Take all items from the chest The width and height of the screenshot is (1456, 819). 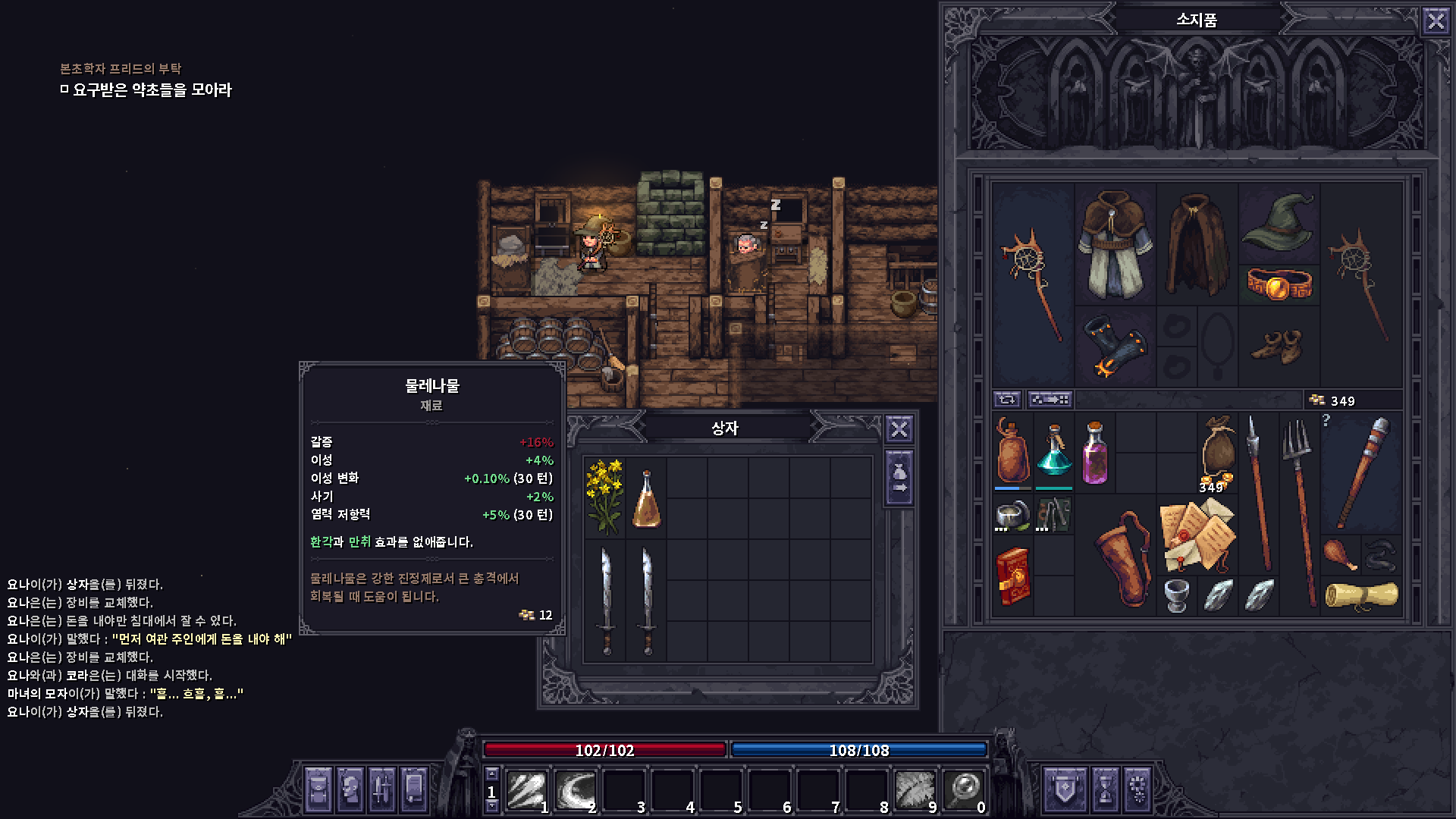pos(899,479)
